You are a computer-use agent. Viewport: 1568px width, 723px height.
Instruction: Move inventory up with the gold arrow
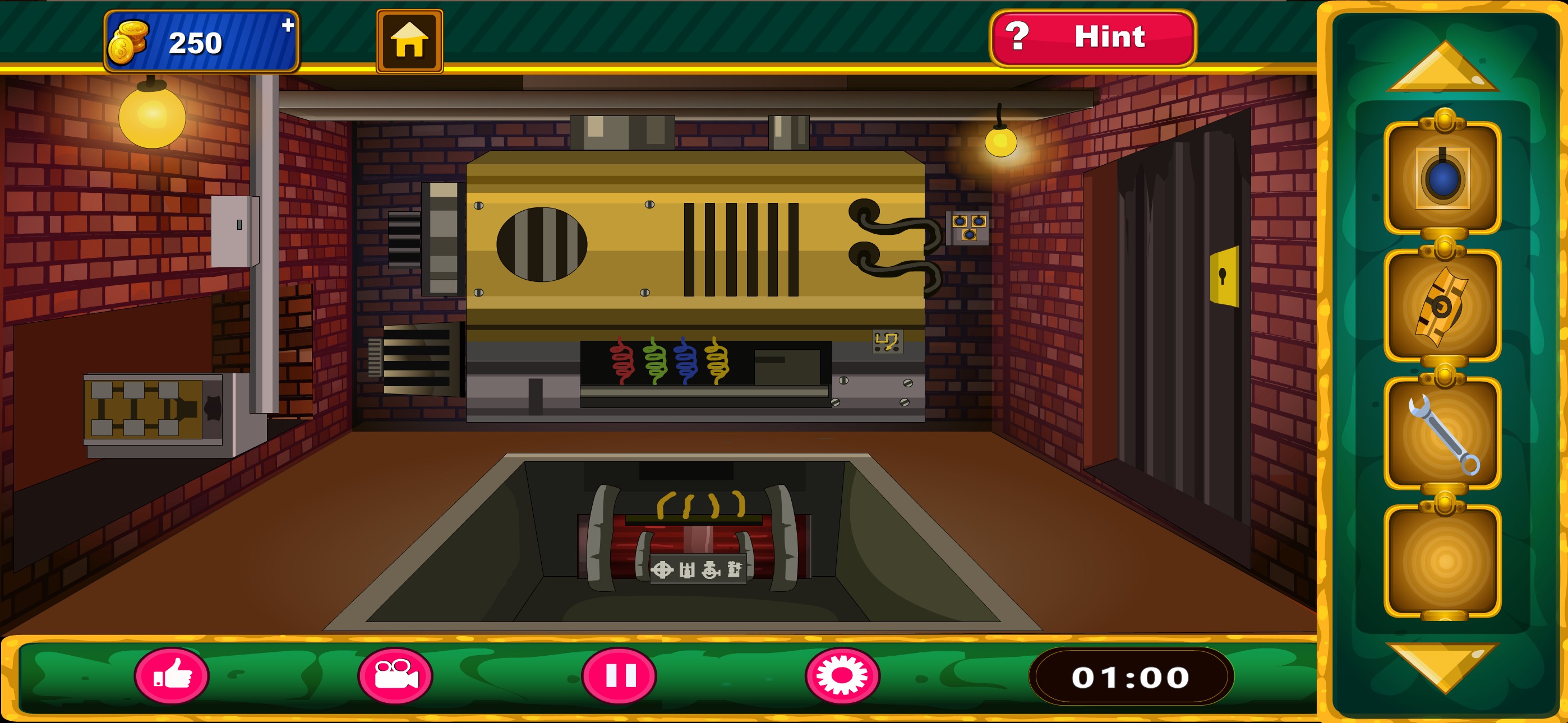(1442, 68)
